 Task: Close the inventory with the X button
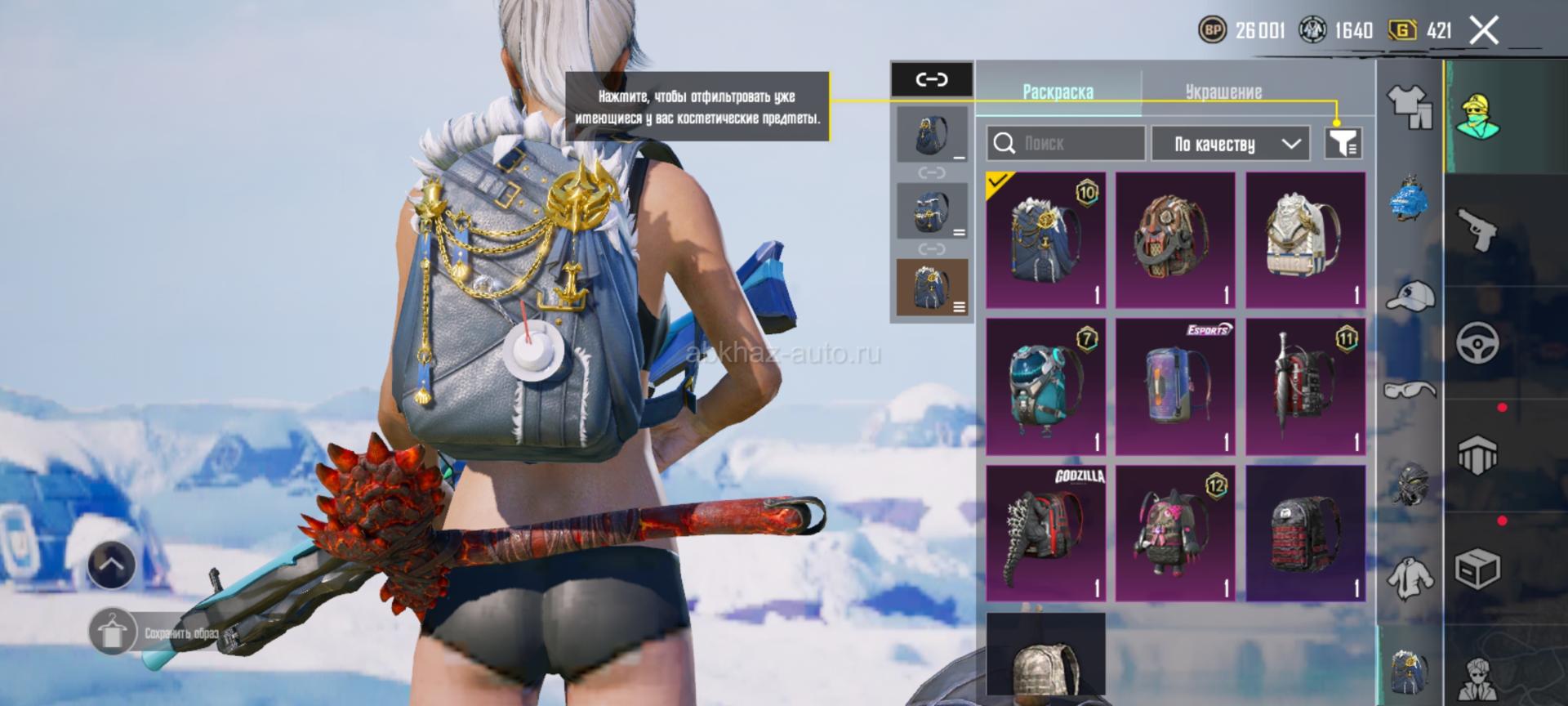point(1483,31)
